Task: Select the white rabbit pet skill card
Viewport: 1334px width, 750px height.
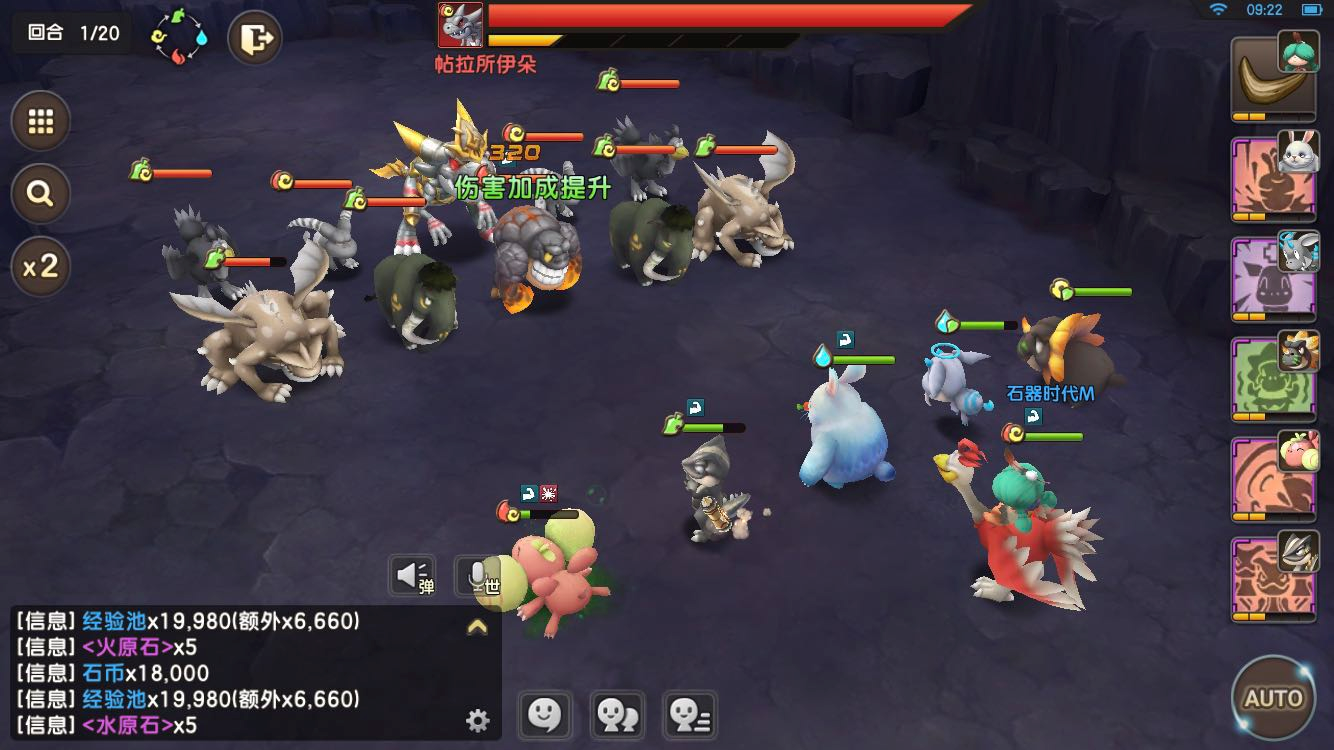Action: point(1272,179)
